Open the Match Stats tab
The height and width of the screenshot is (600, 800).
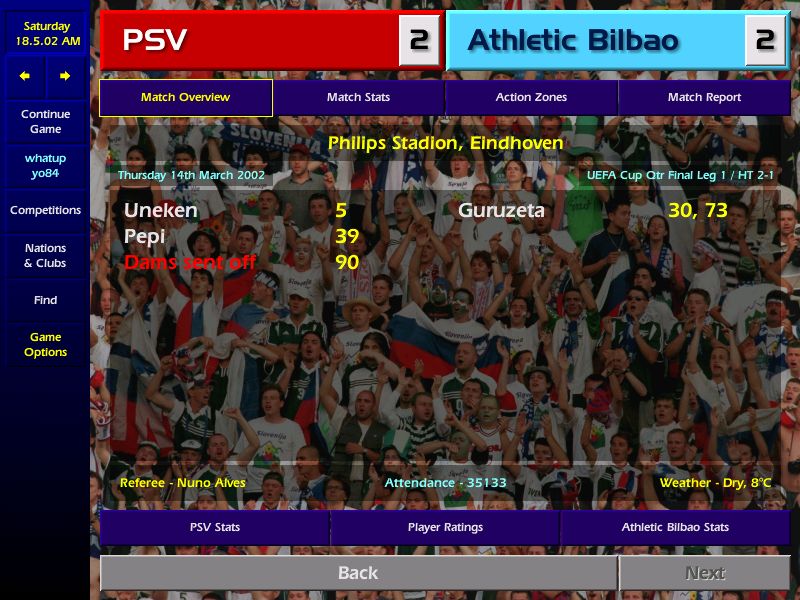tap(358, 98)
